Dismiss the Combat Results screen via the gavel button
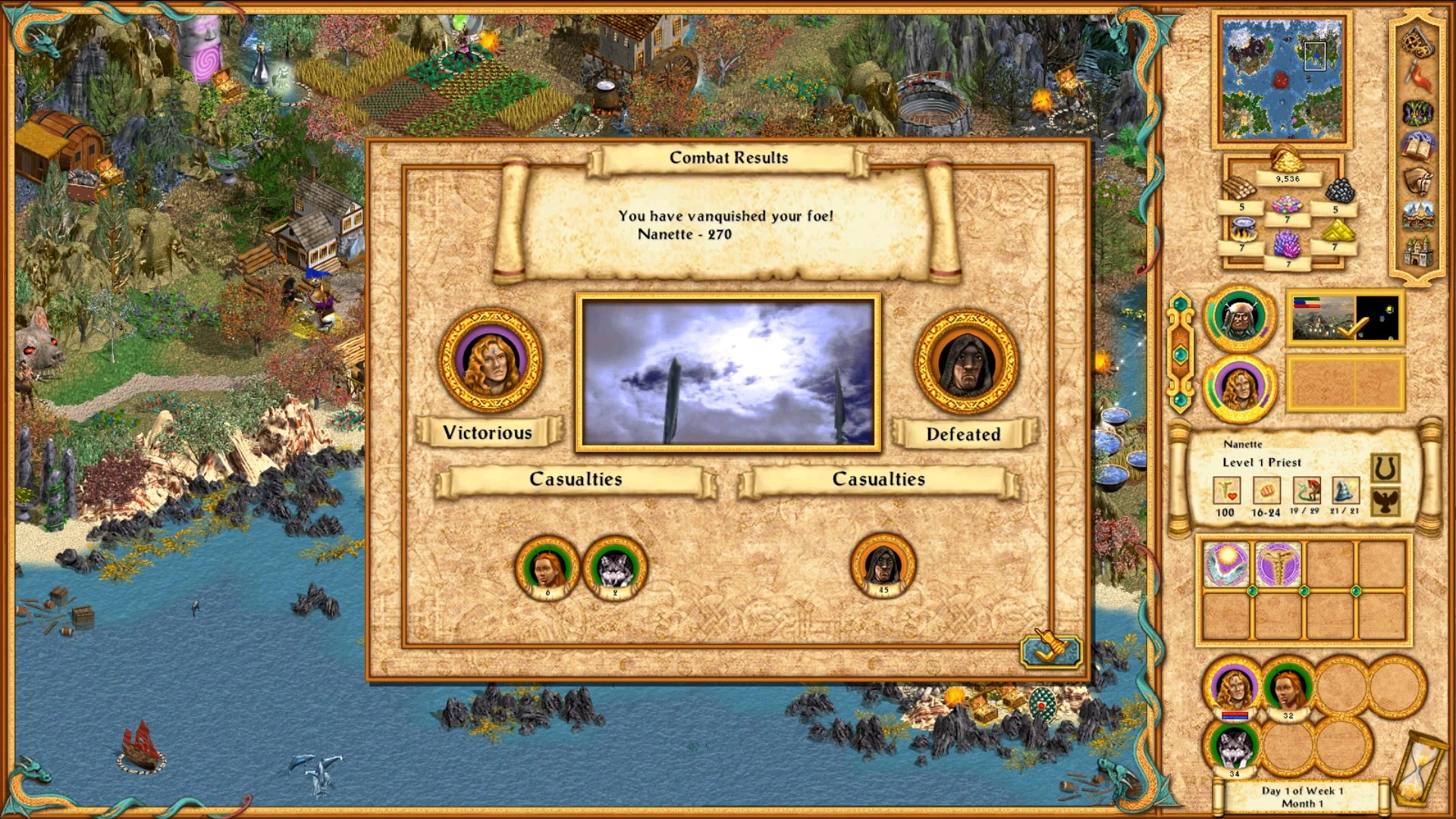The width and height of the screenshot is (1456, 819). click(x=1053, y=652)
